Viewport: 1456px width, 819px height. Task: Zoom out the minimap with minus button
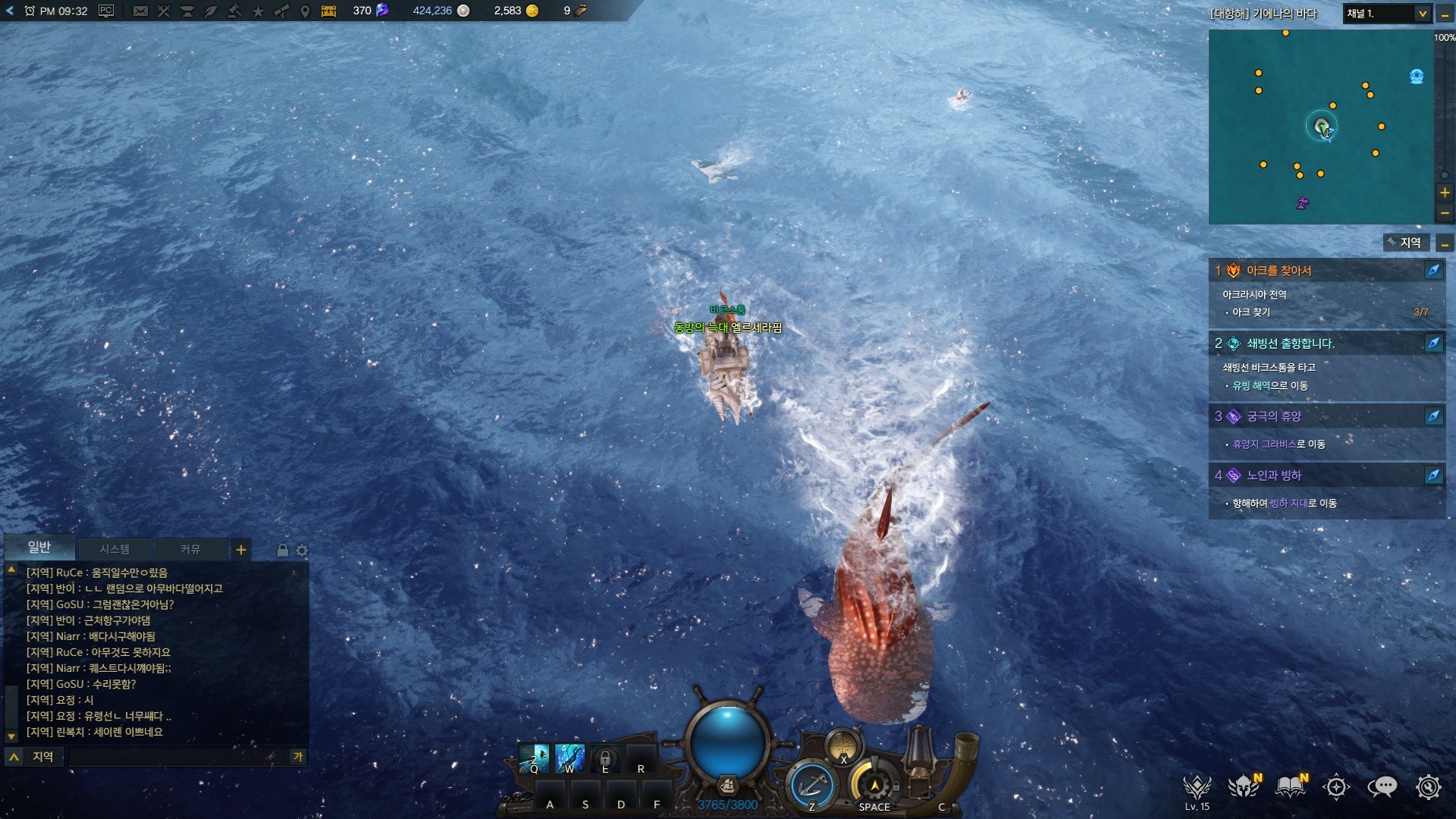(x=1445, y=213)
